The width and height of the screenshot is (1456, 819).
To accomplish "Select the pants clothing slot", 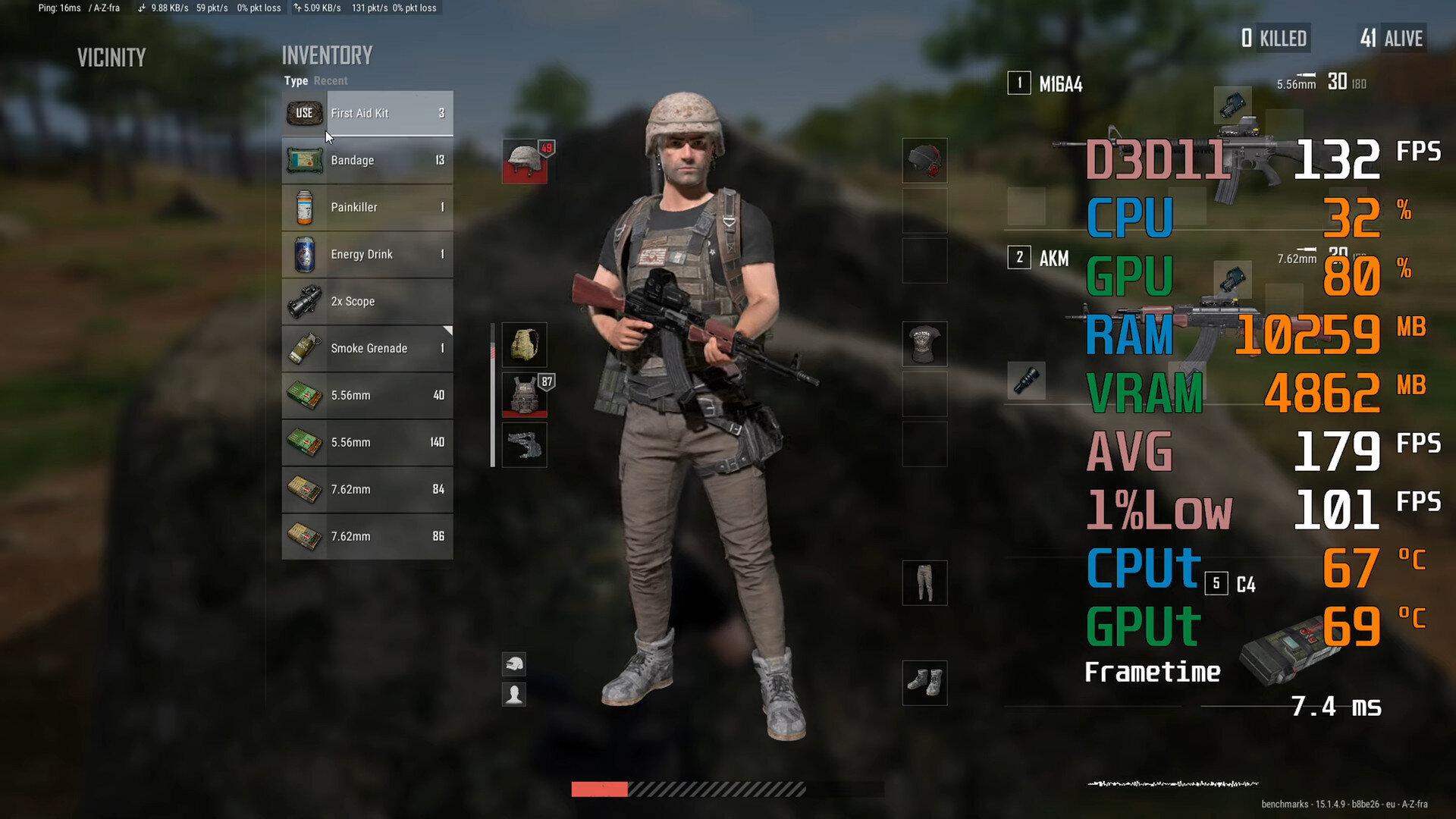I will coord(924,582).
